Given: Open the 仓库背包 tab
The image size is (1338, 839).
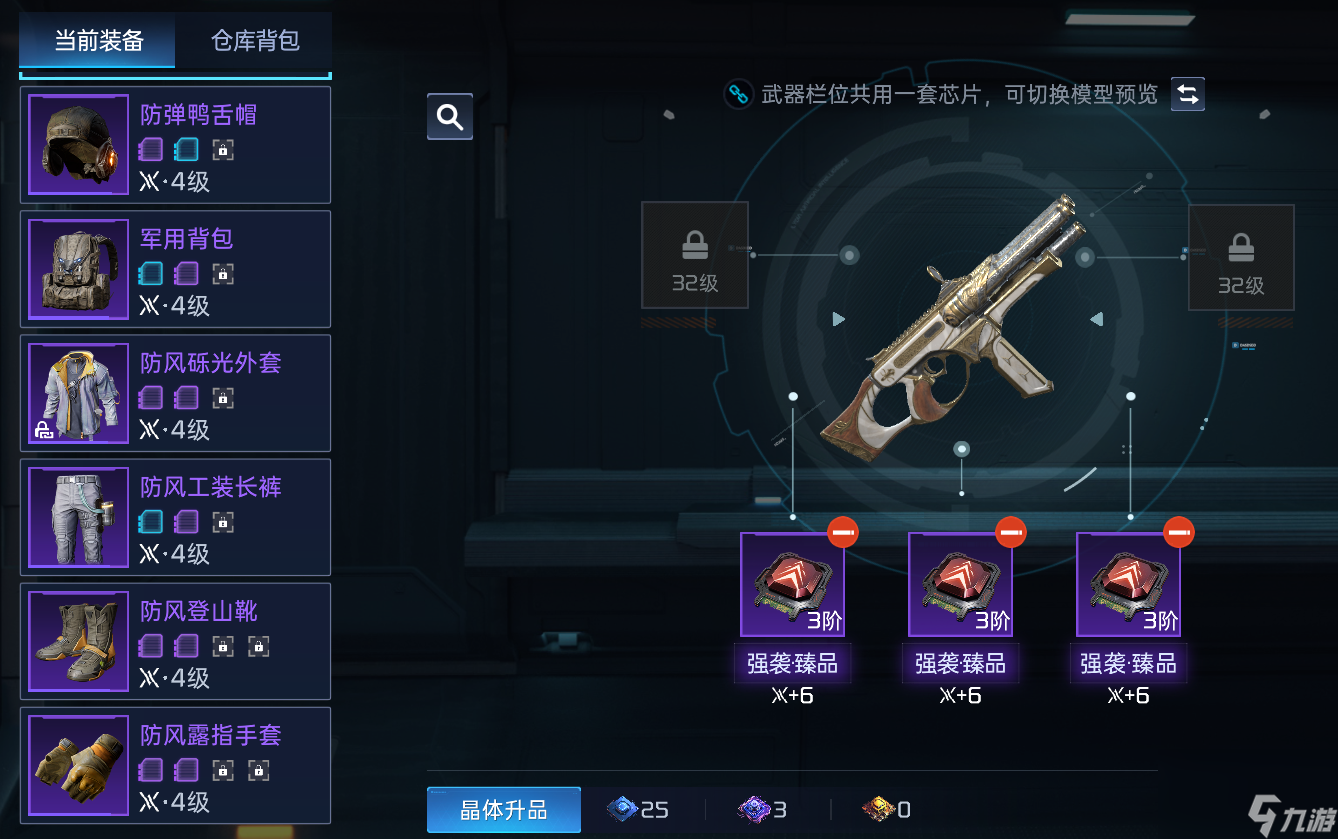Looking at the screenshot, I should coord(255,41).
